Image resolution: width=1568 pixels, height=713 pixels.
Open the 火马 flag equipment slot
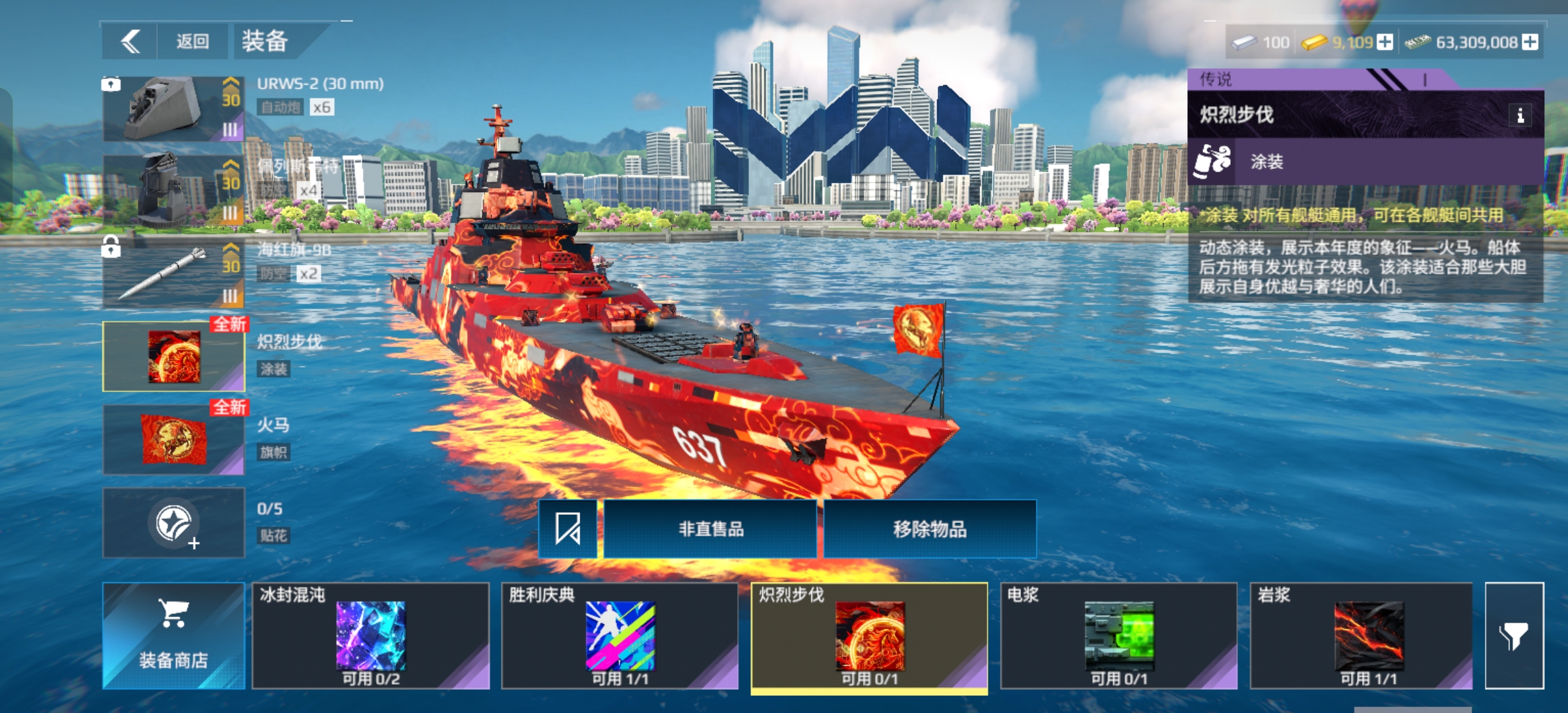coord(174,440)
